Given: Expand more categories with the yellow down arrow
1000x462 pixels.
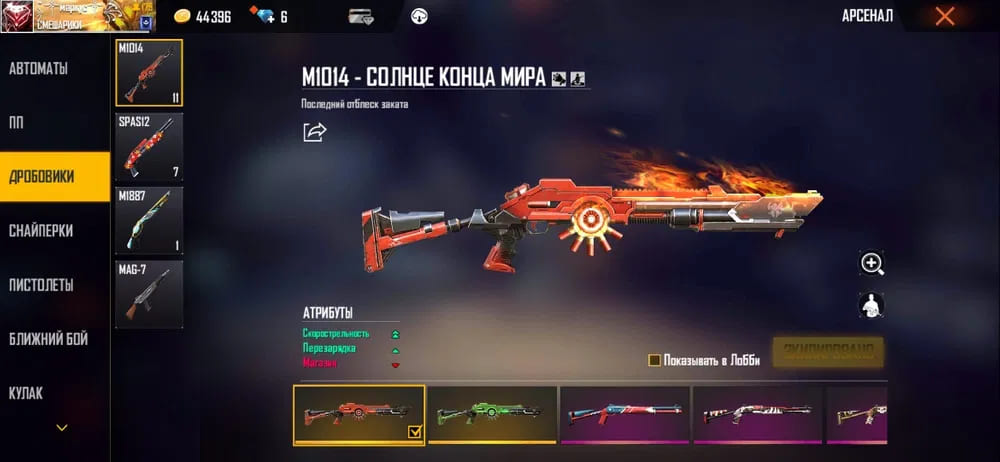Looking at the screenshot, I should [62, 428].
